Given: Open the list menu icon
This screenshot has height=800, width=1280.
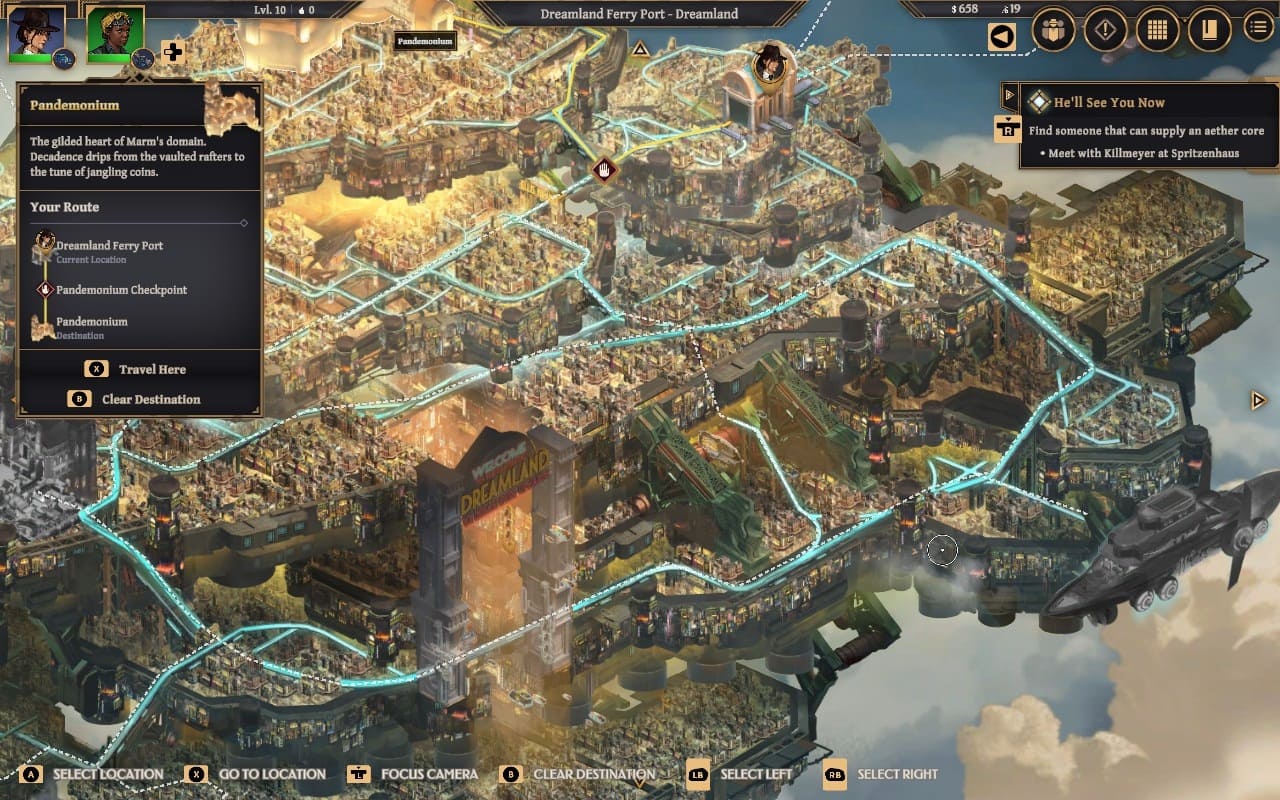Looking at the screenshot, I should (x=1258, y=28).
